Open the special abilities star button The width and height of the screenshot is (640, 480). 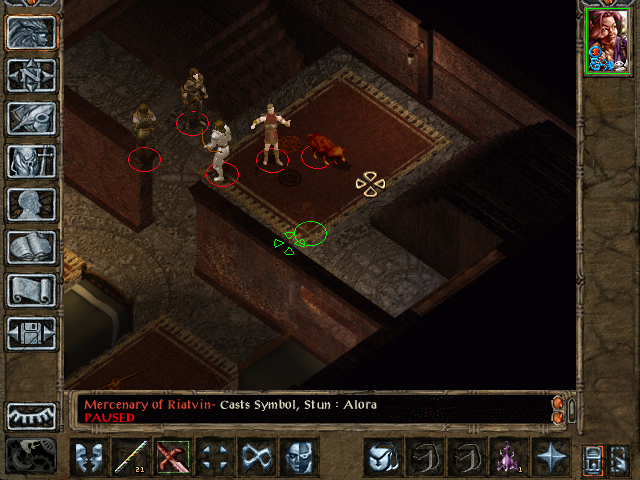[x=551, y=457]
